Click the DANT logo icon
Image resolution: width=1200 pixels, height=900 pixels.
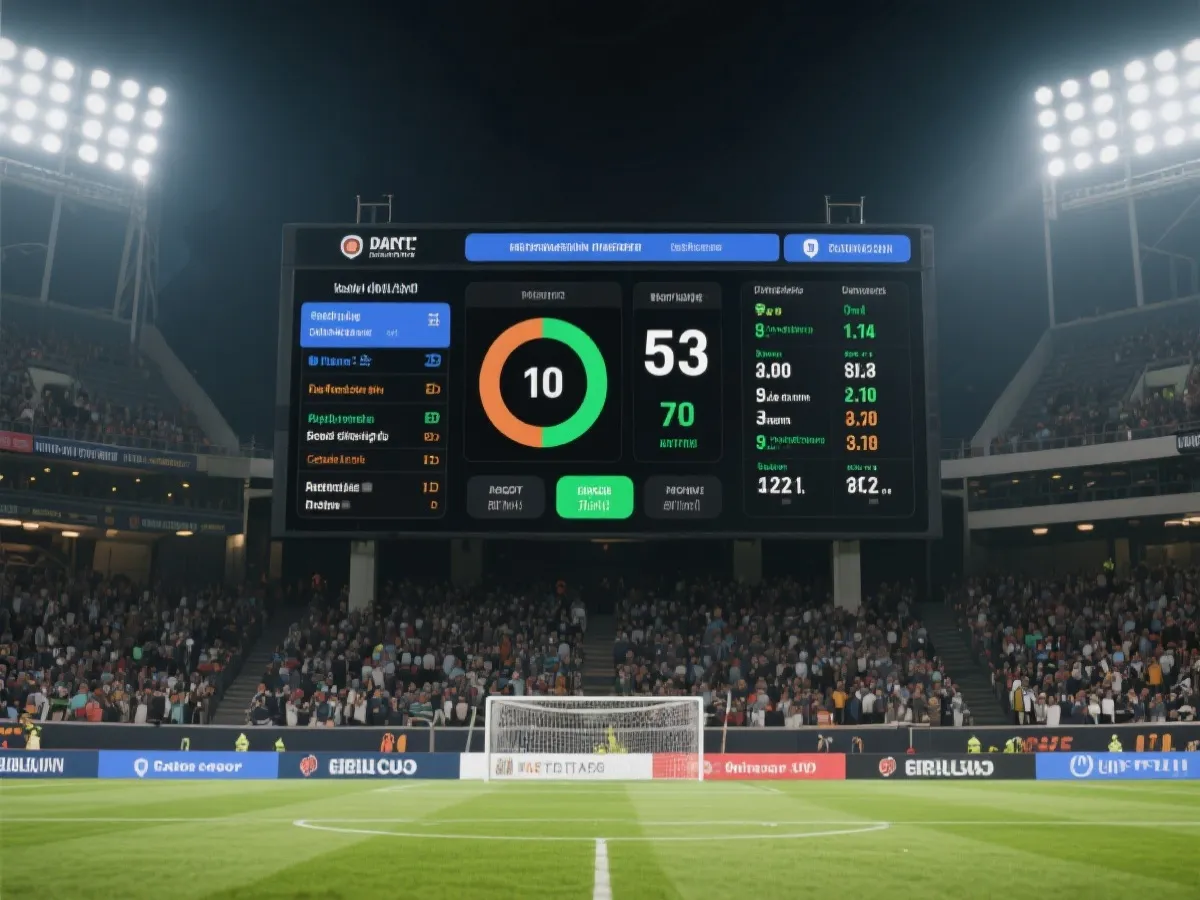(351, 246)
